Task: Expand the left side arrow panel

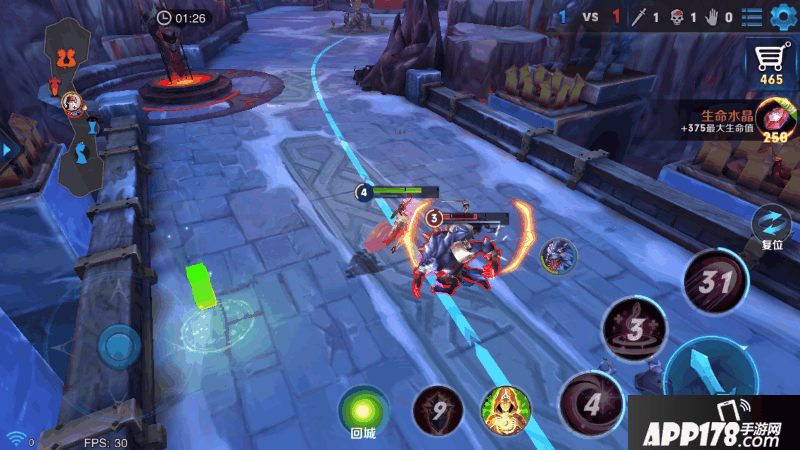Action: tap(6, 150)
